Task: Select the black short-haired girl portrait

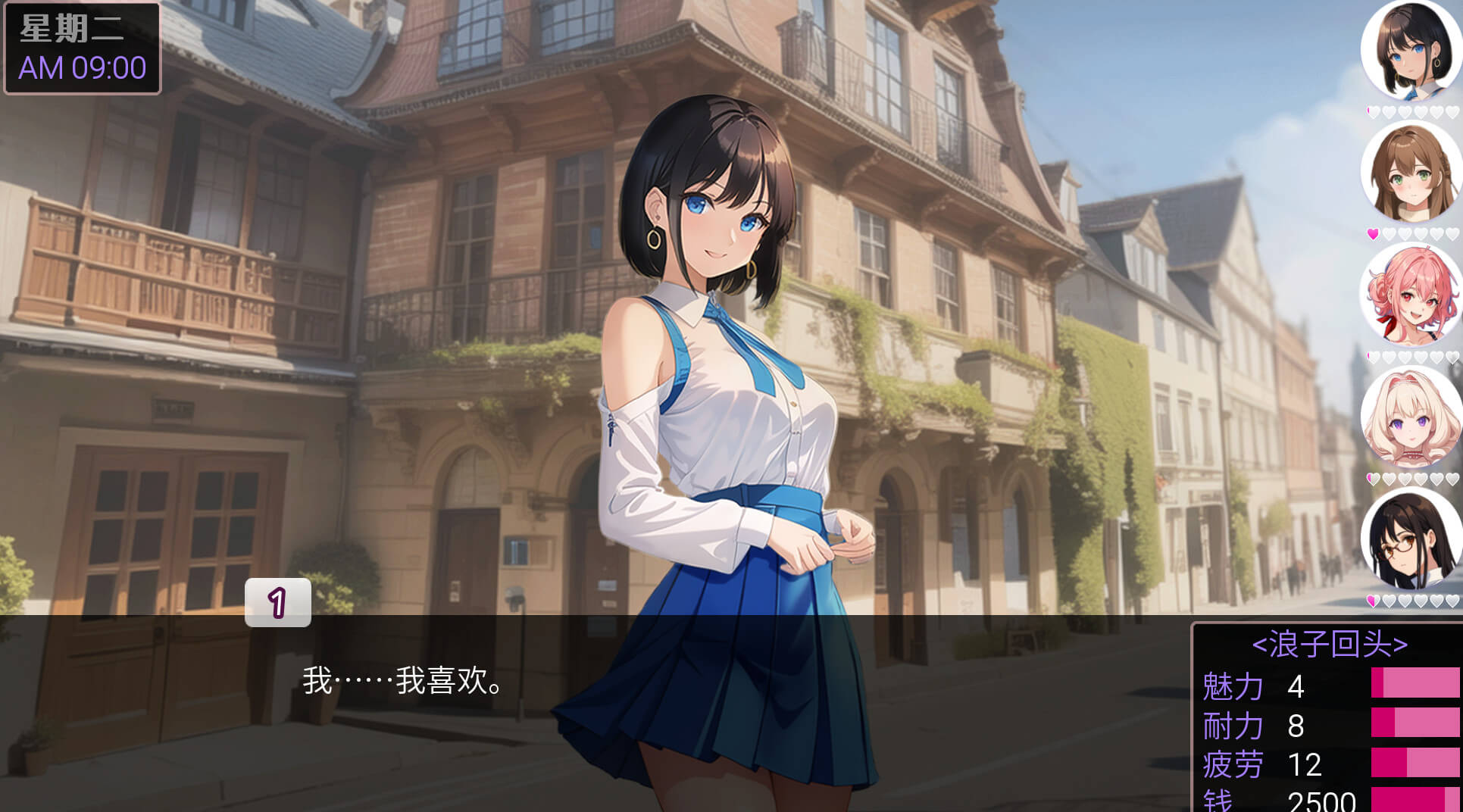Action: tap(1410, 51)
